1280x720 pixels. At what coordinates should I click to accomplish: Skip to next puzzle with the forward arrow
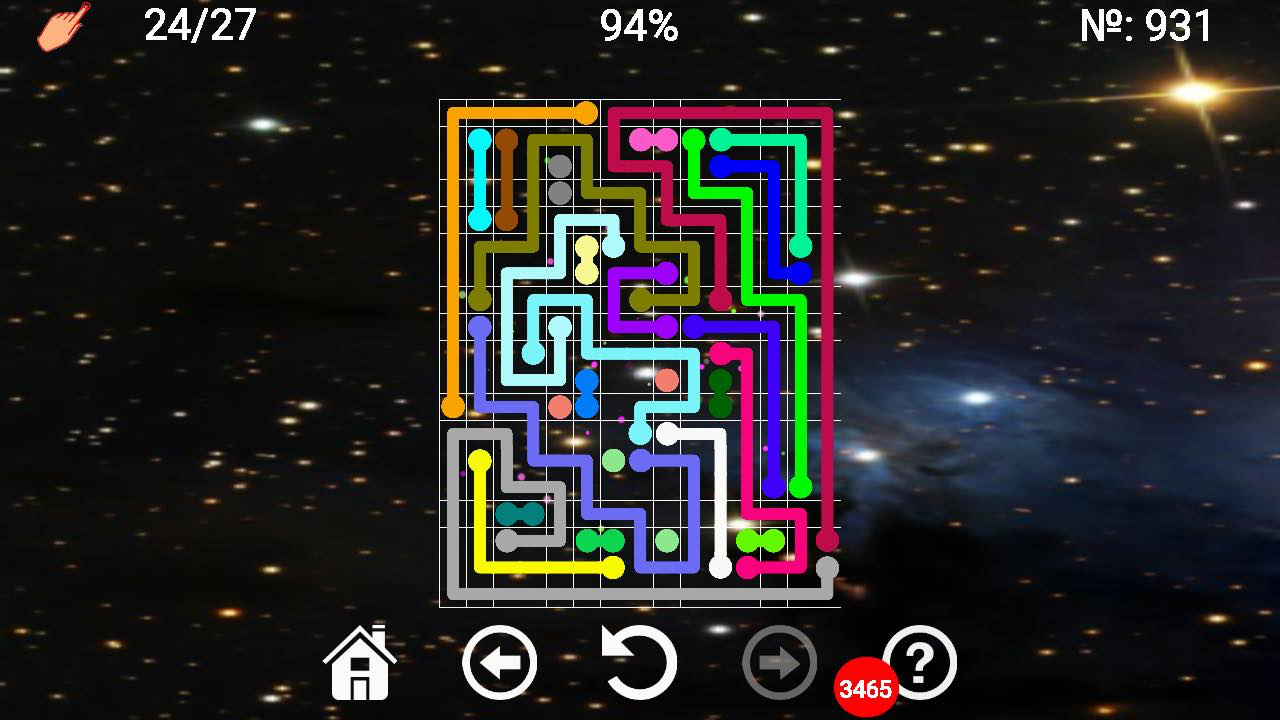[781, 660]
